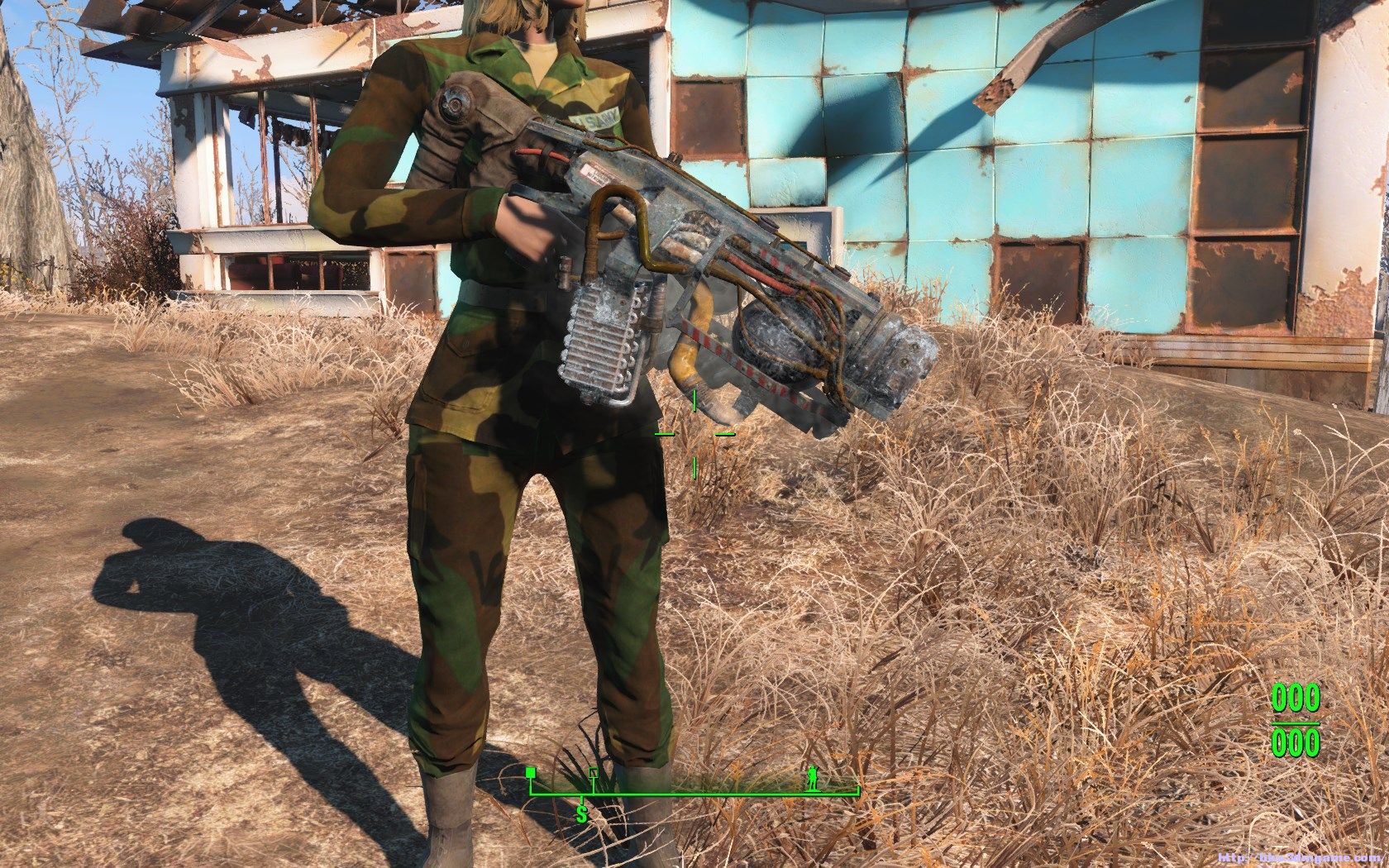This screenshot has width=1389, height=868.
Task: Select the filled square quest marker on the compass
Action: pos(531,771)
